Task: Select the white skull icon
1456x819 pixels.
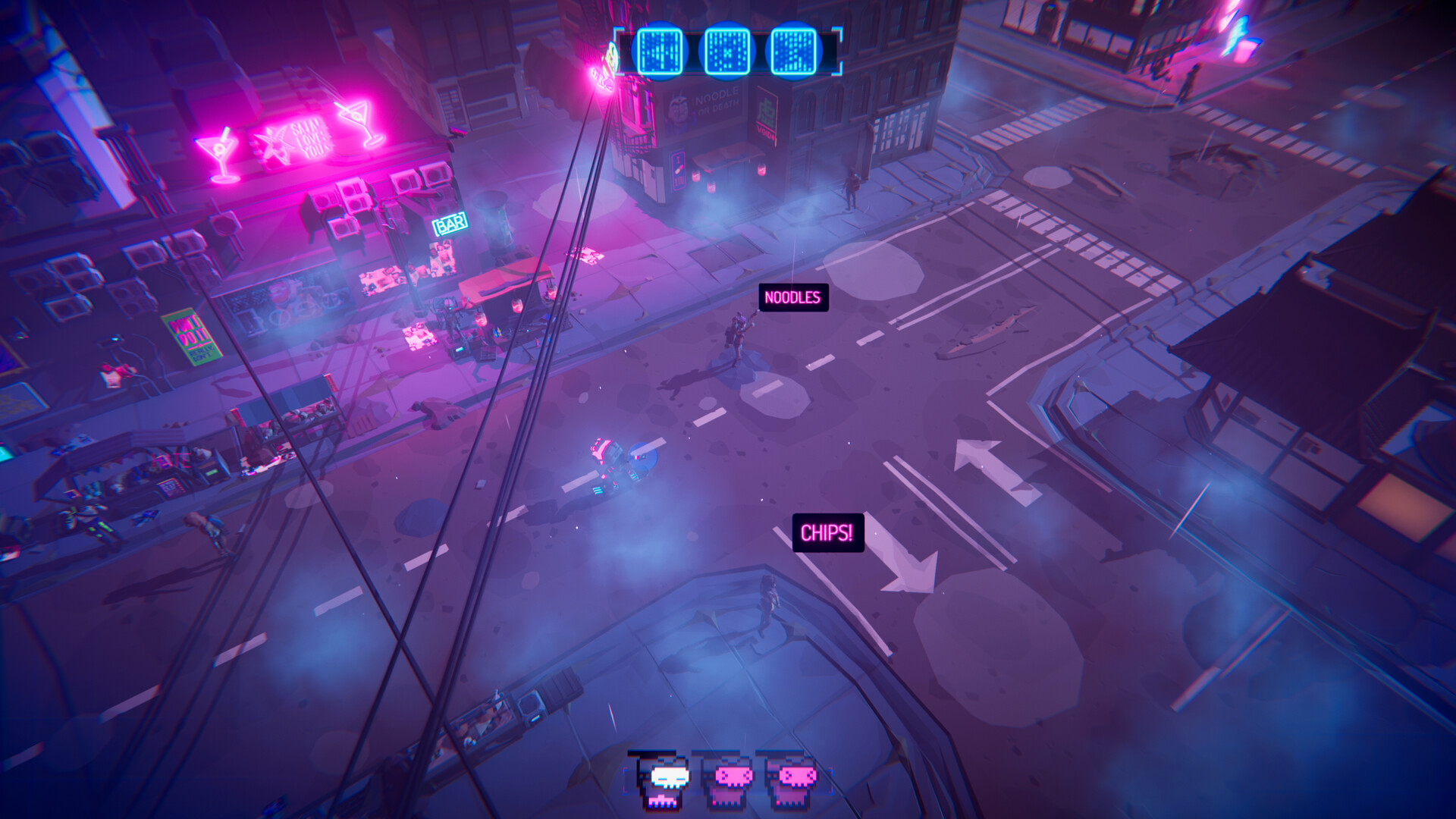Action: click(667, 781)
